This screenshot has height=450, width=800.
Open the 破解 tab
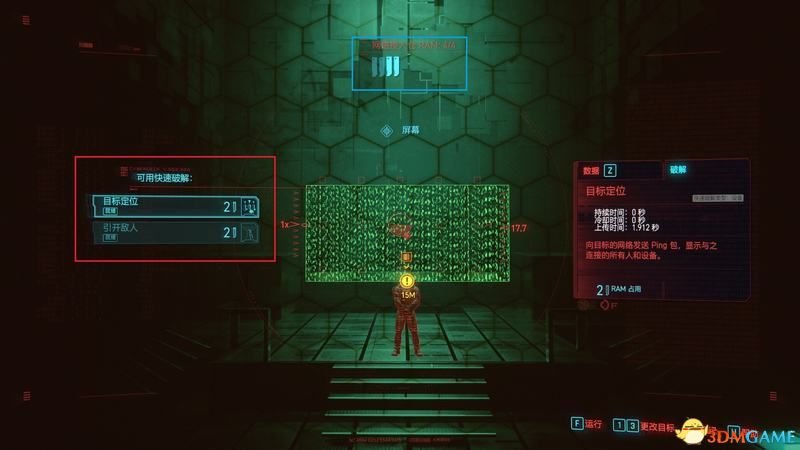pos(680,171)
